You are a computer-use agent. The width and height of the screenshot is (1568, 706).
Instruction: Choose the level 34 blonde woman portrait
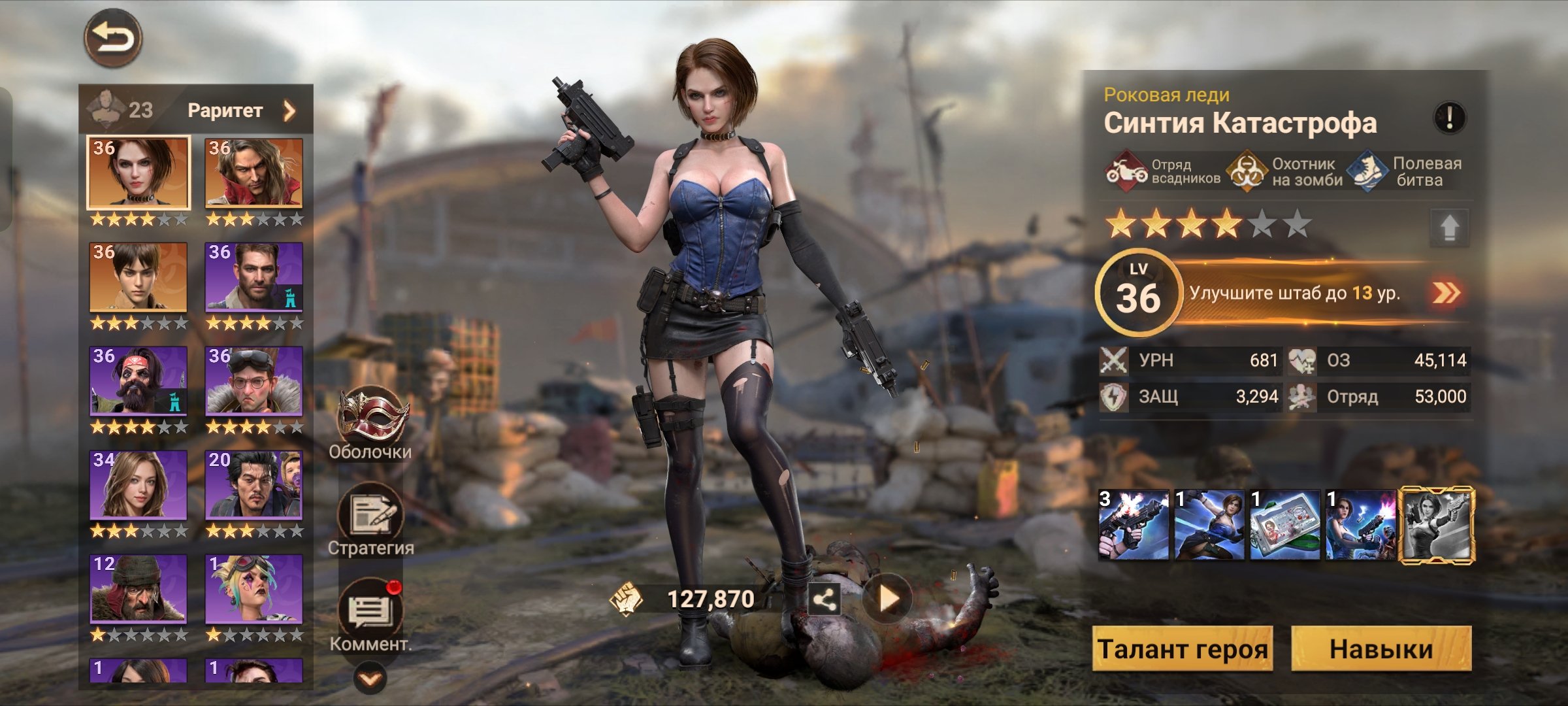click(139, 485)
